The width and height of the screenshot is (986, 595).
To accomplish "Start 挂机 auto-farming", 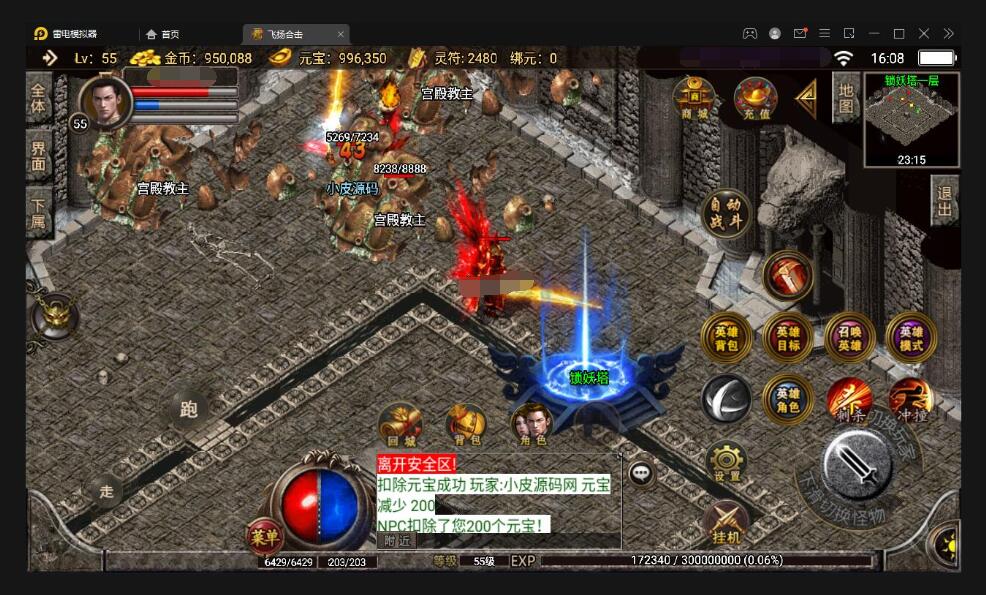I will click(726, 522).
